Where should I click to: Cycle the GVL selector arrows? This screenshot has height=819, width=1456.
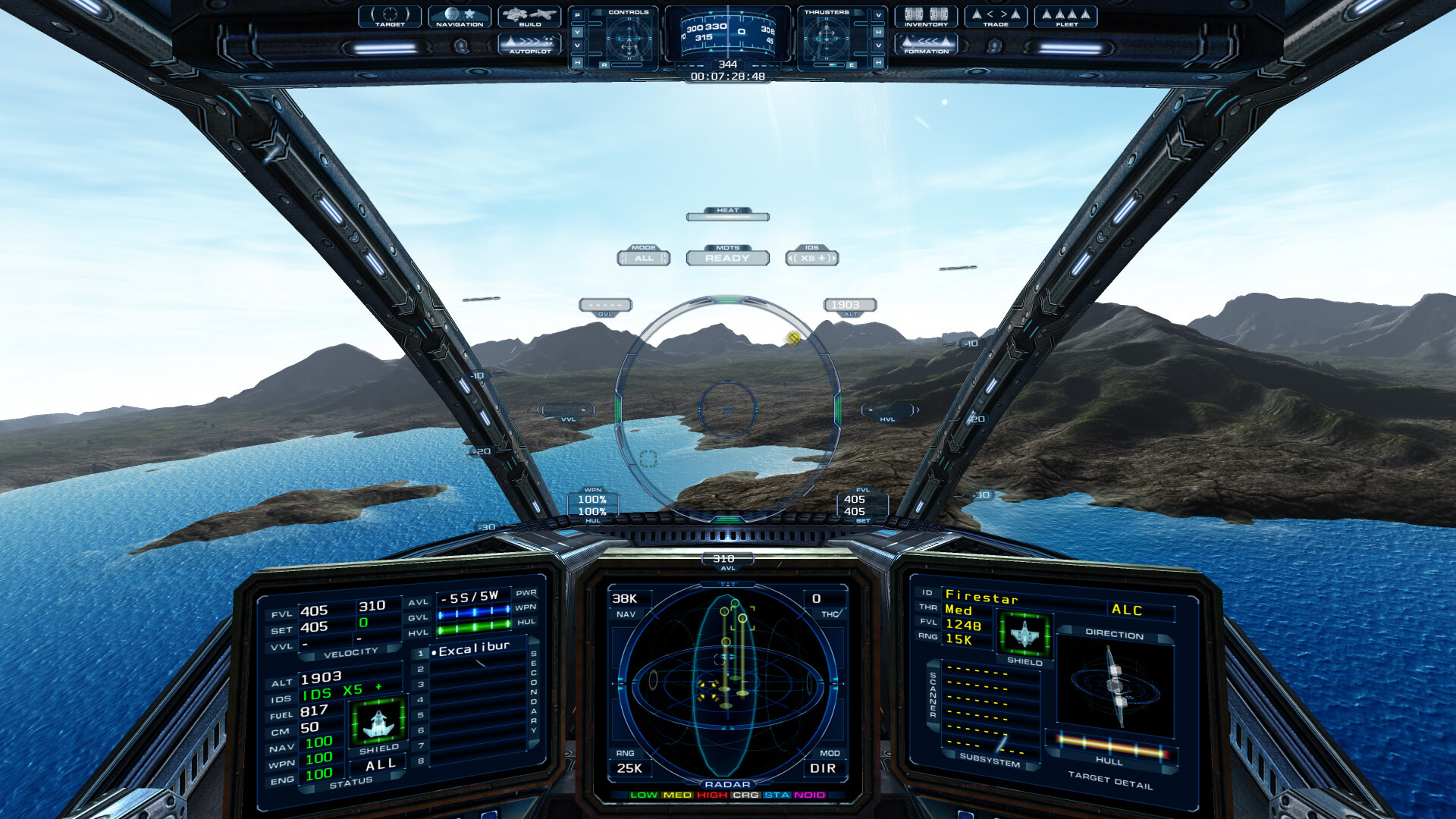[x=605, y=305]
